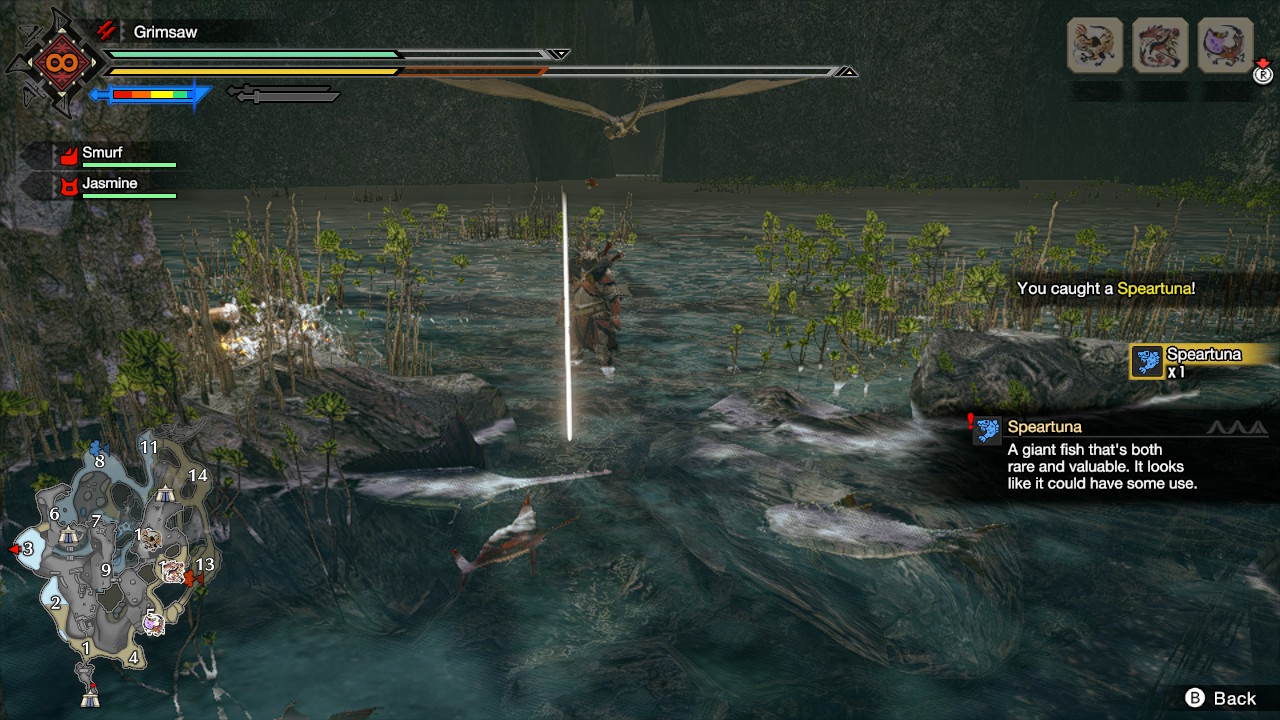Select the purple-headed monster target icon
This screenshot has width=1280, height=720.
coord(1225,45)
